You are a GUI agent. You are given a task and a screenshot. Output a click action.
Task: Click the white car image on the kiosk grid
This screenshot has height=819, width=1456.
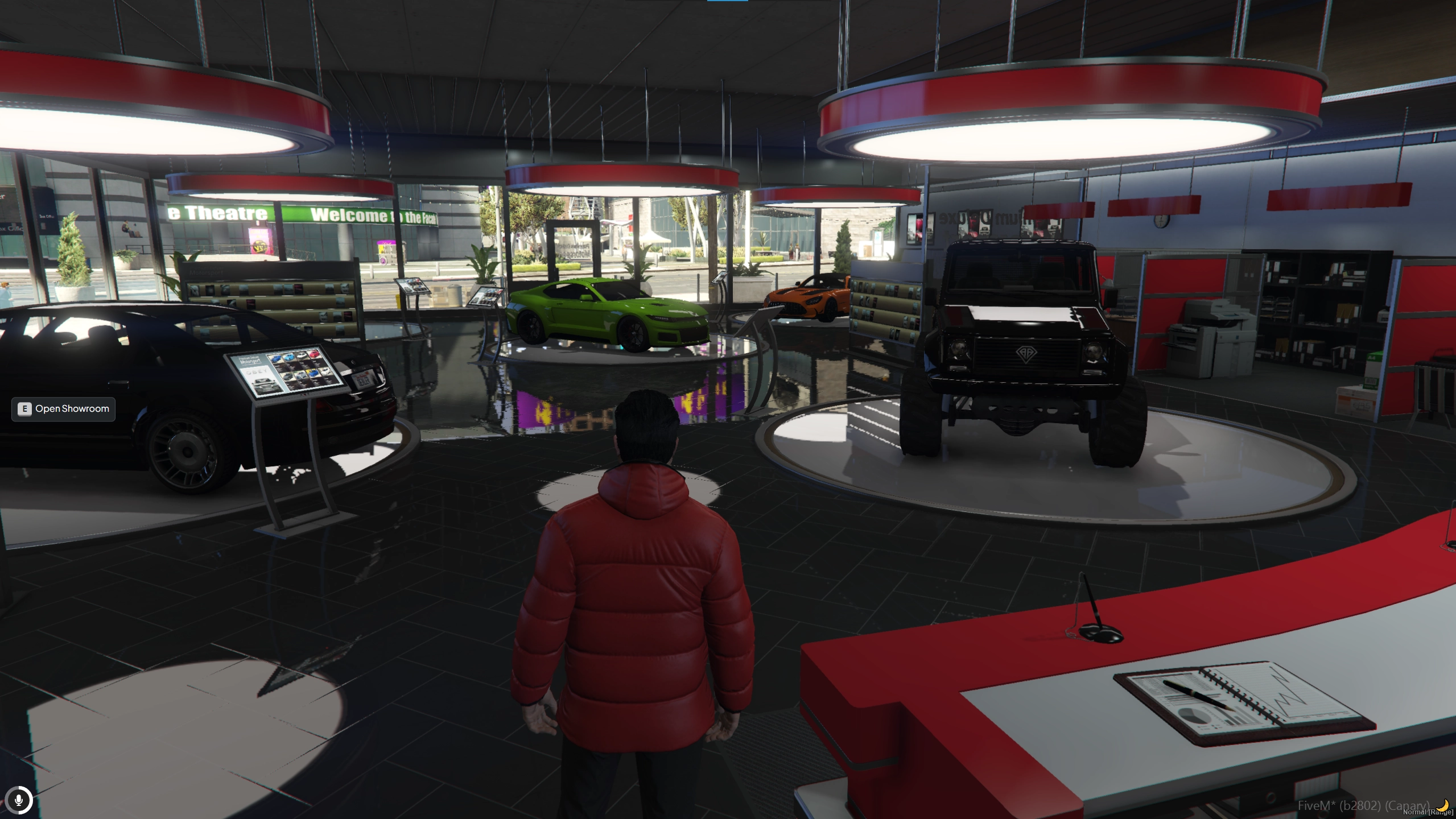[x=302, y=355]
